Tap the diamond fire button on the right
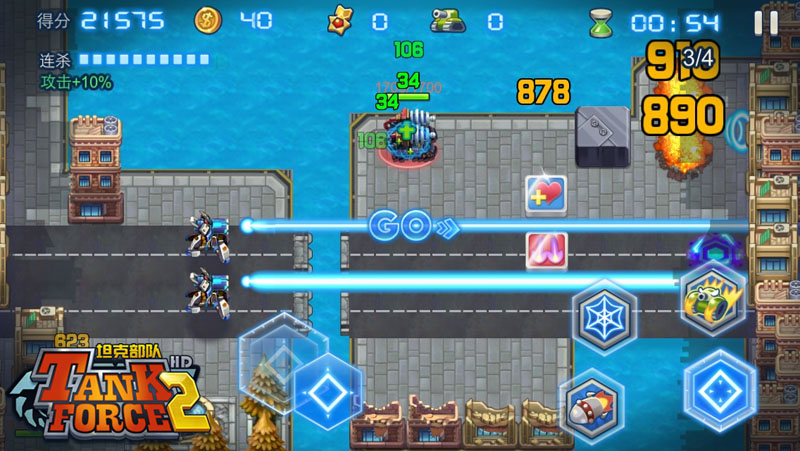 click(x=720, y=389)
